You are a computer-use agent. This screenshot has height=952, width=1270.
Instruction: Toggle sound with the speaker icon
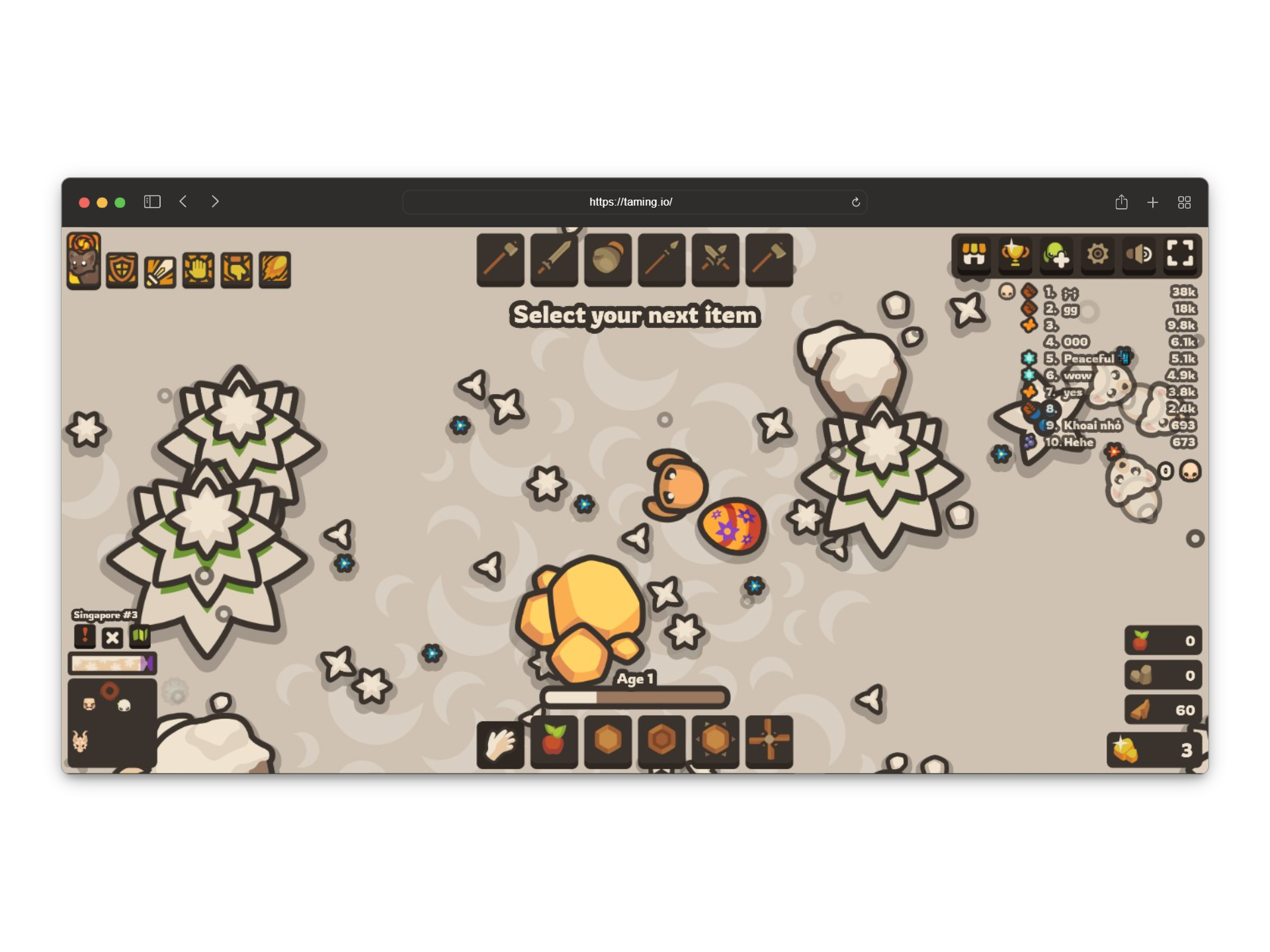(x=1139, y=255)
